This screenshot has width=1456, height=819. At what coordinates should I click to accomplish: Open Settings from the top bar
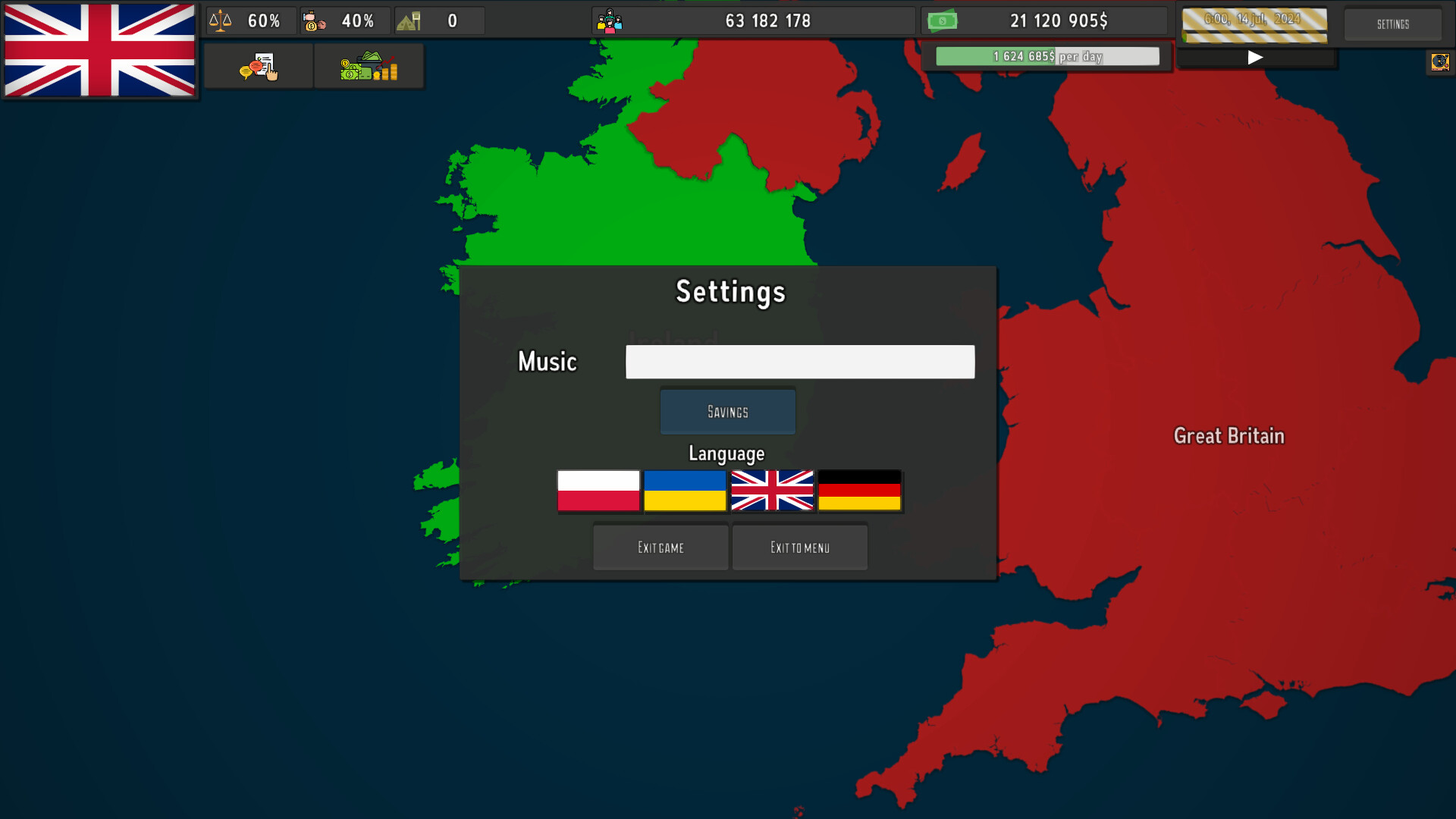click(x=1392, y=24)
